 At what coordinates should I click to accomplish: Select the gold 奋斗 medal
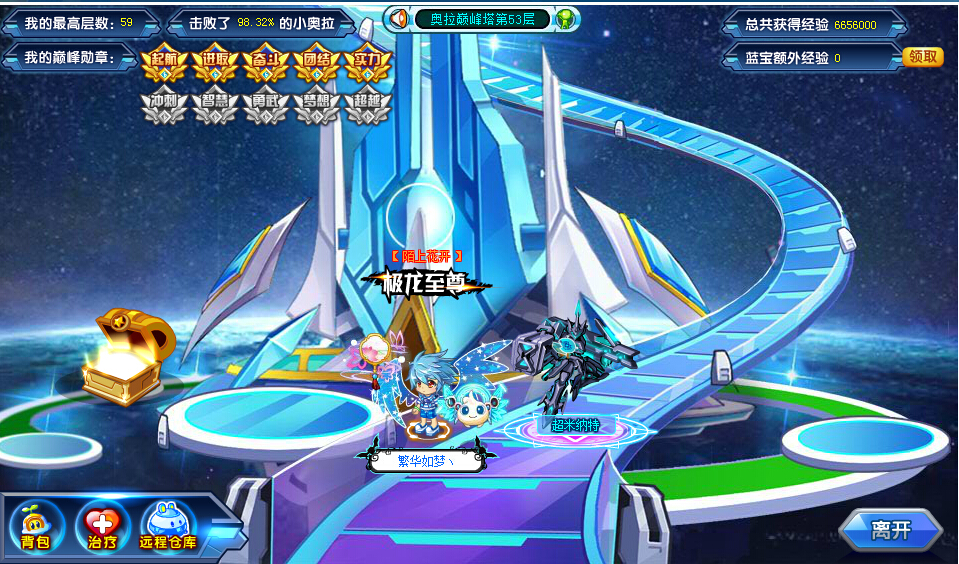click(265, 62)
